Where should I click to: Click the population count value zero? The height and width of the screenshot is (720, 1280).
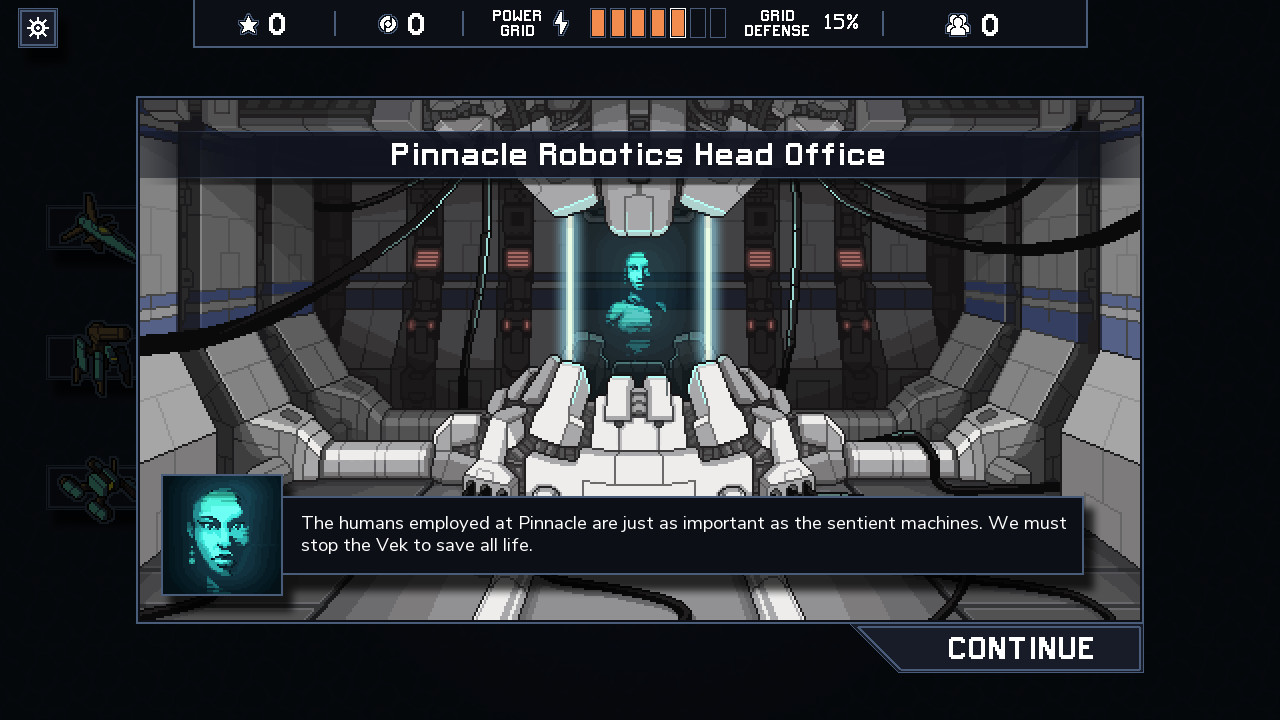(992, 24)
